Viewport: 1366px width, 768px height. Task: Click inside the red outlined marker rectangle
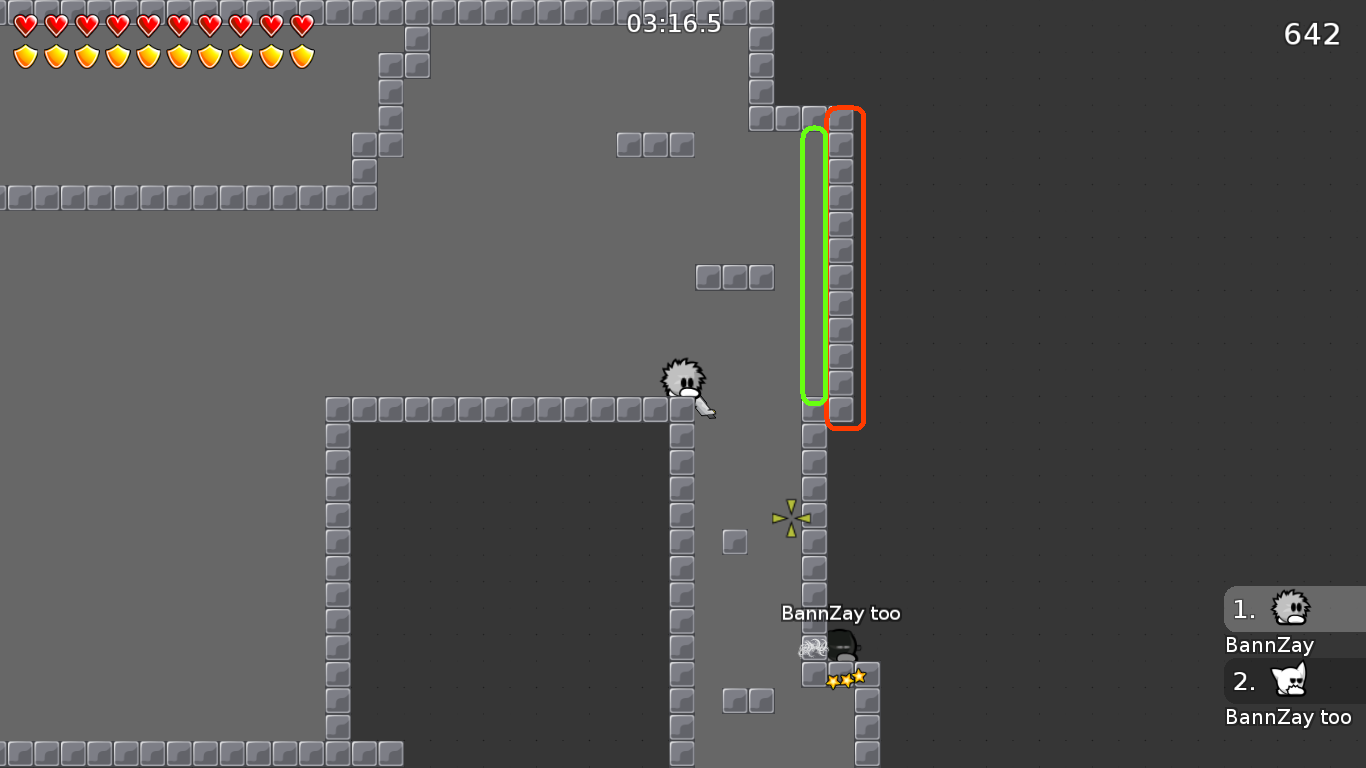pyautogui.click(x=846, y=265)
